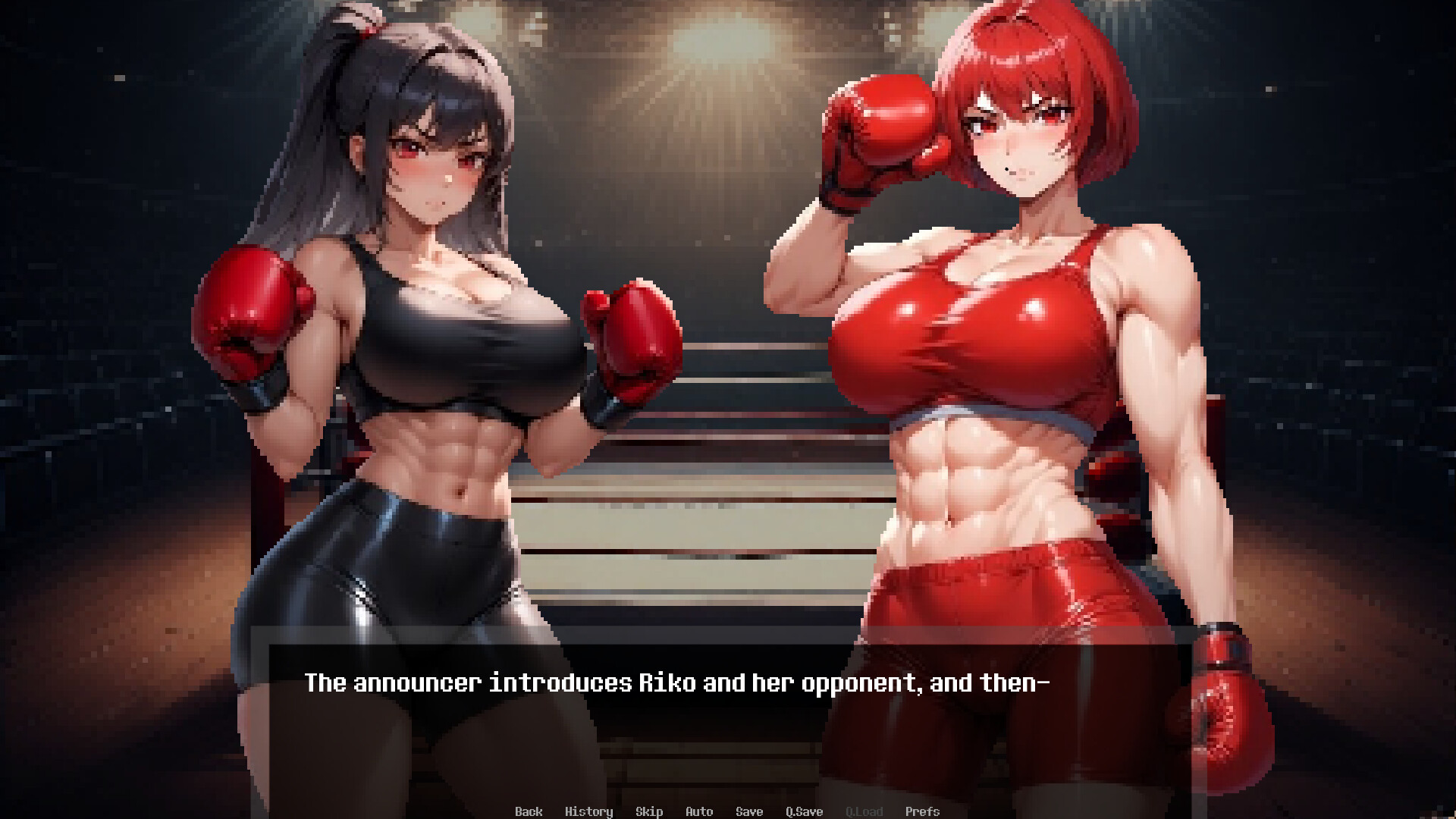
Task: Toggle Auto-advance dialogue mode
Action: [698, 811]
